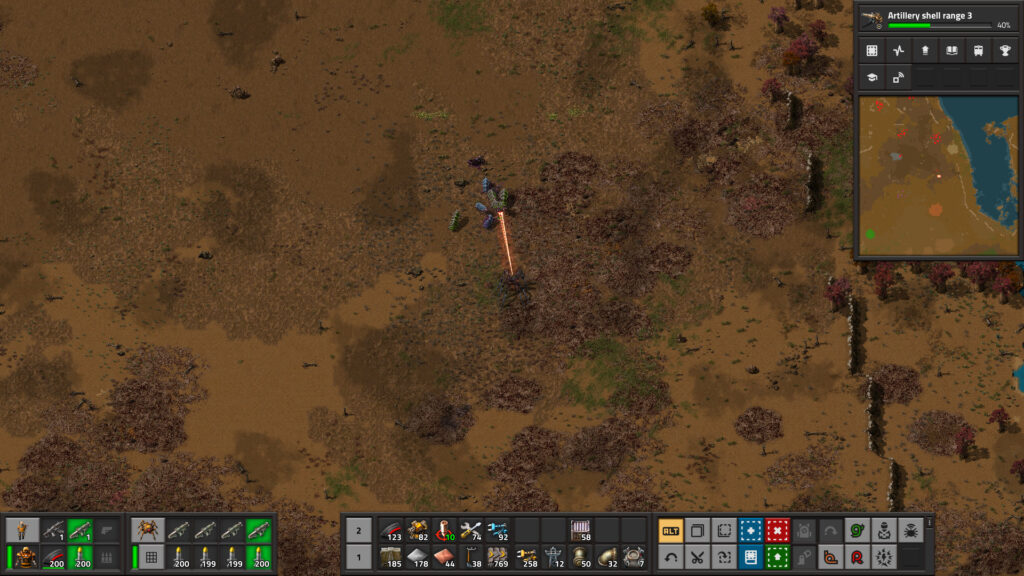
Task: Open the trains overview (locomotive icon)
Action: [976, 50]
